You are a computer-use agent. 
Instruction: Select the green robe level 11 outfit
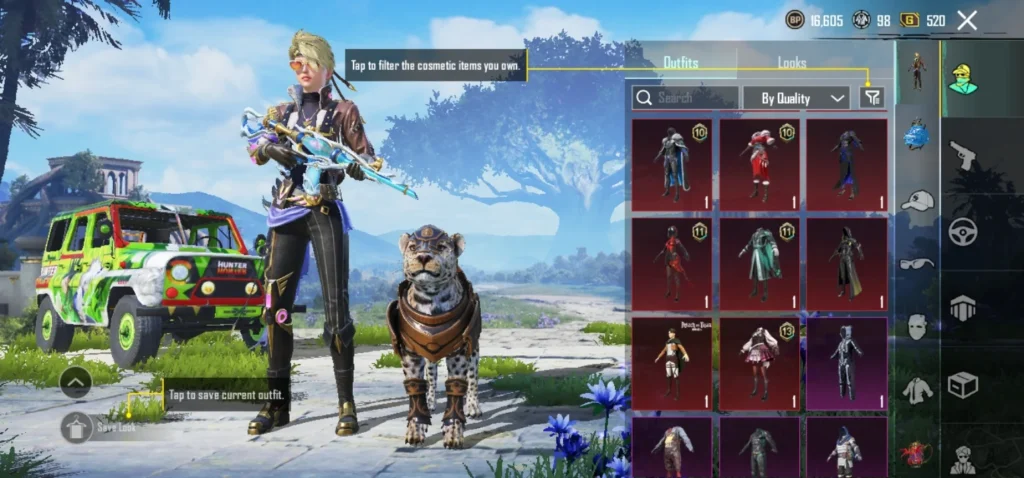coord(759,264)
